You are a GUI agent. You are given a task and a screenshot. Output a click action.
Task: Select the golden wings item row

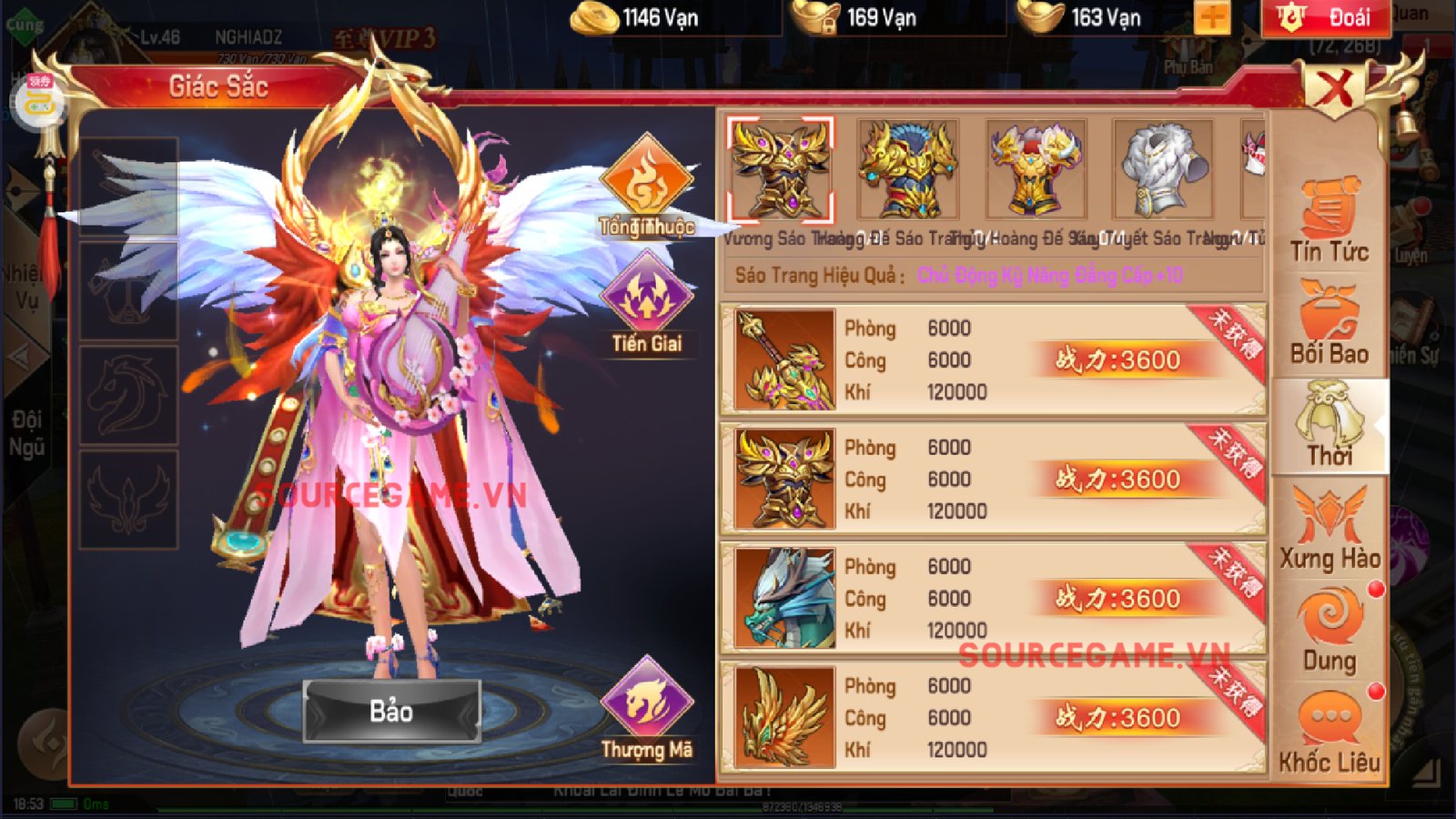pyautogui.click(x=992, y=718)
